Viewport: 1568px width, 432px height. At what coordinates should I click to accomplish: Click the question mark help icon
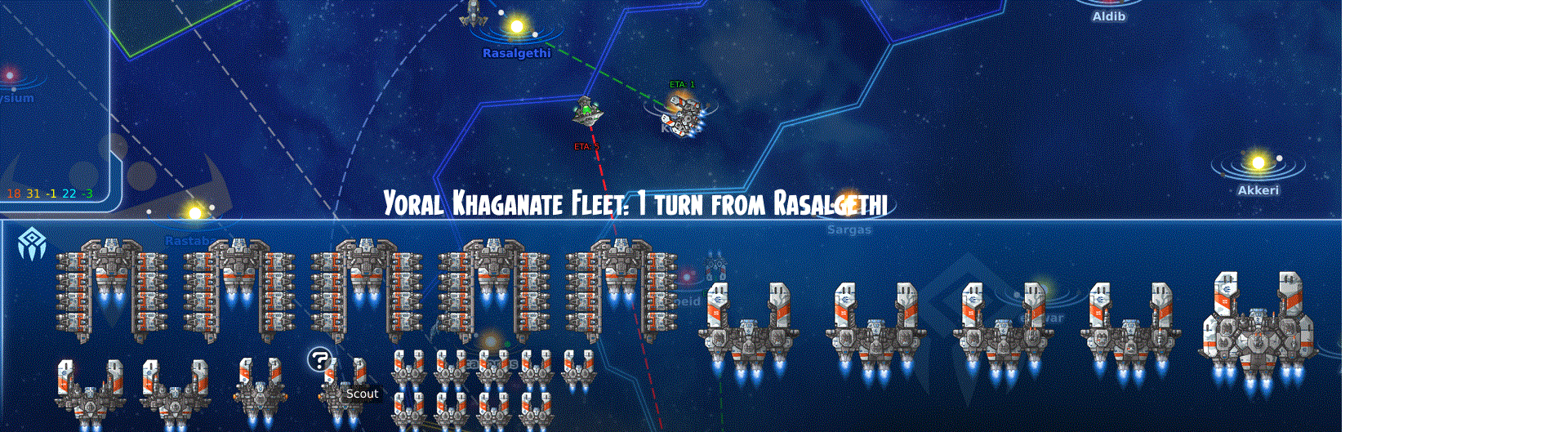click(319, 359)
